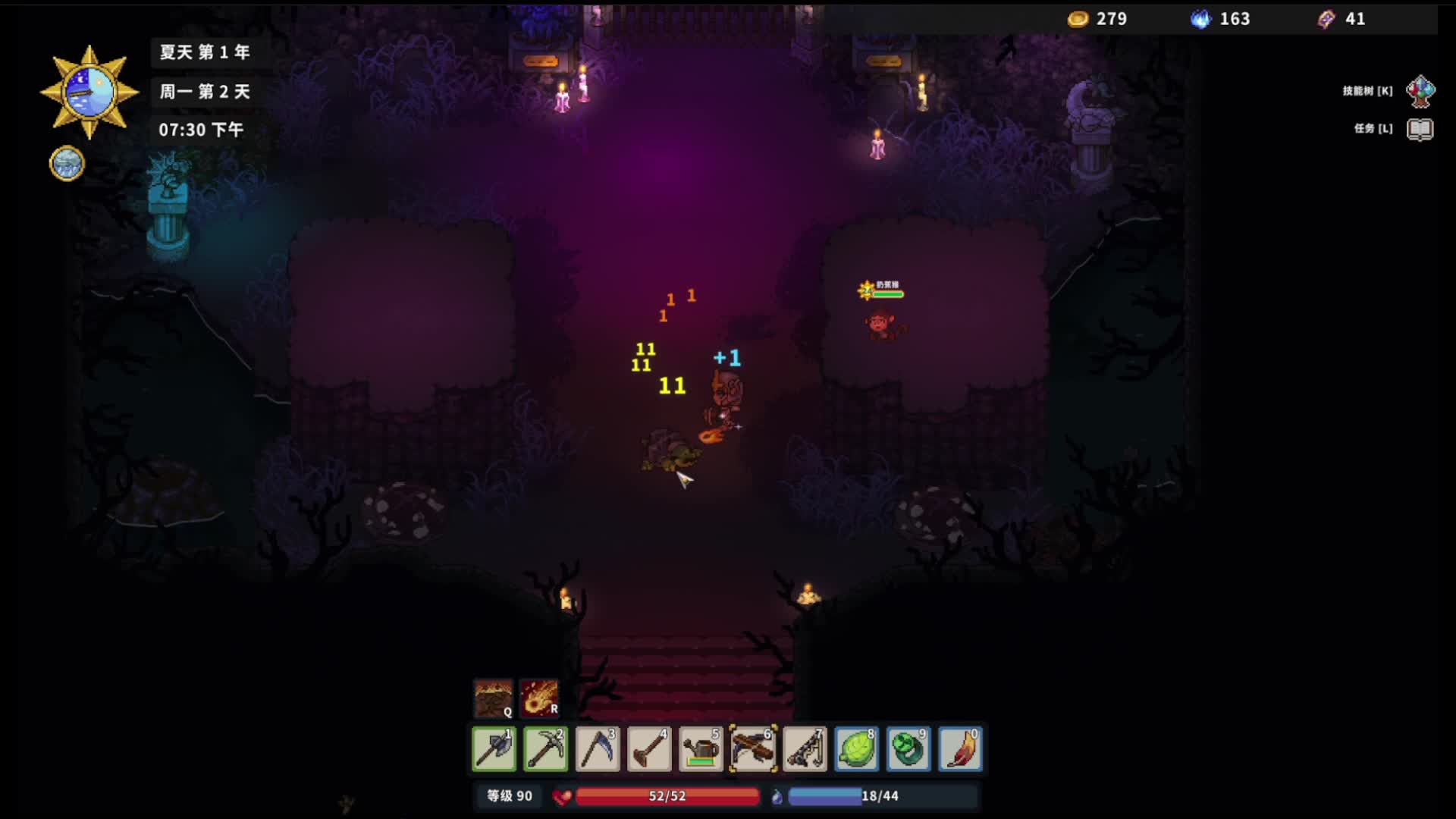Choose the scythe in hotbar slot 3
Image resolution: width=1456 pixels, height=819 pixels.
(x=598, y=749)
